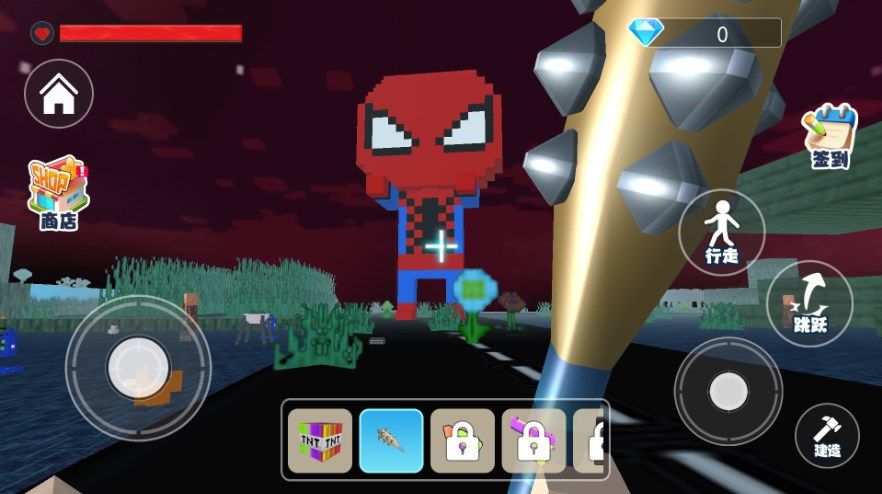Image resolution: width=882 pixels, height=494 pixels.
Task: Toggle the walk (行走) mode button
Action: 721,232
